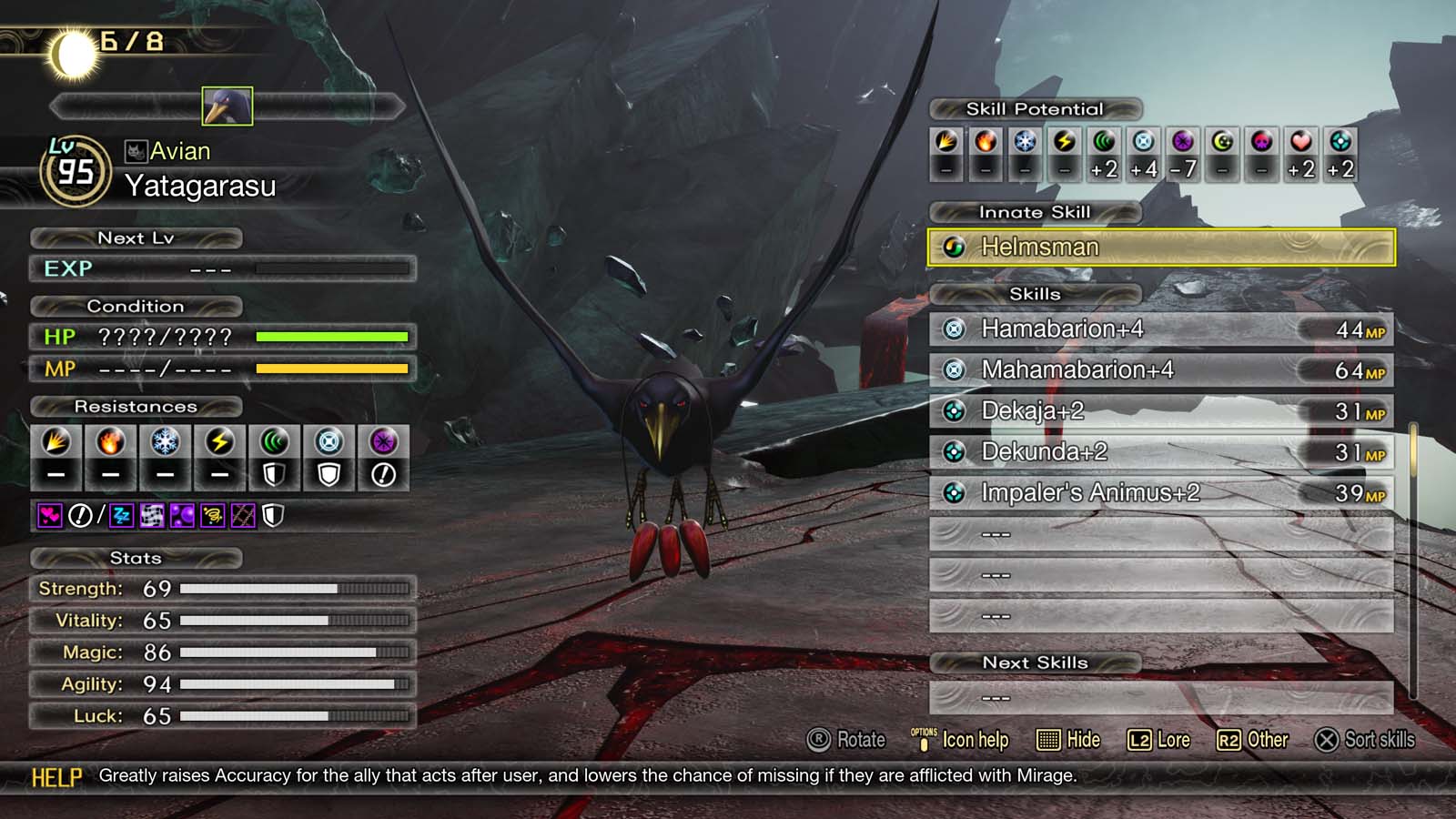Screen dimensions: 1456x819
Task: Toggle Hide to conceal the interface
Action: click(1069, 740)
